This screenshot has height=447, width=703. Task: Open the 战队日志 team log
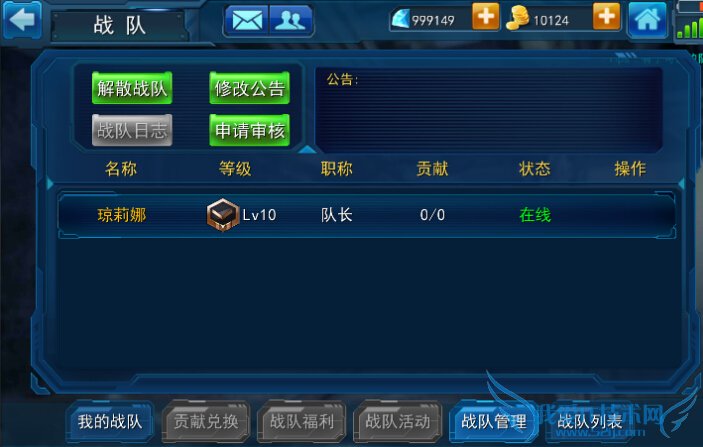(x=132, y=129)
